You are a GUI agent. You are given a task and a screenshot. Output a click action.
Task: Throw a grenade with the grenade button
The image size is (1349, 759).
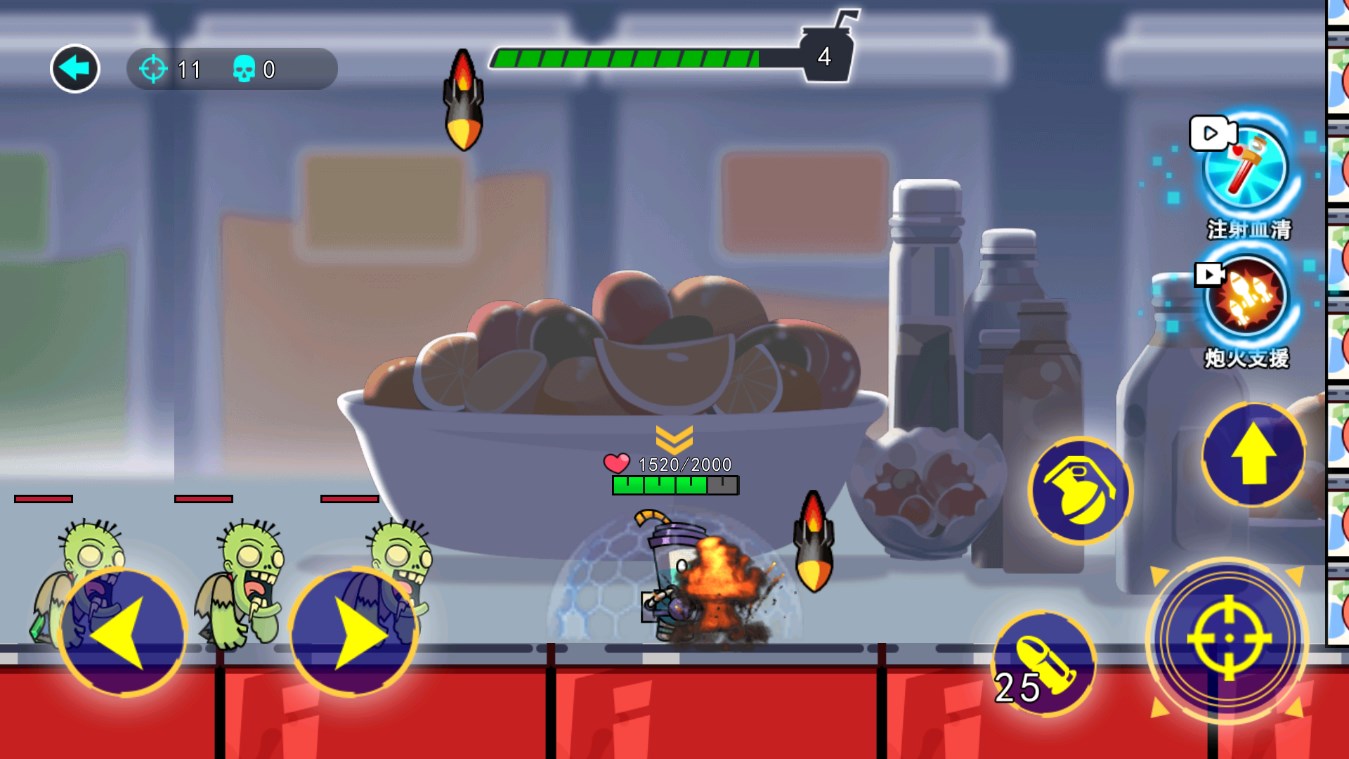[x=1080, y=491]
